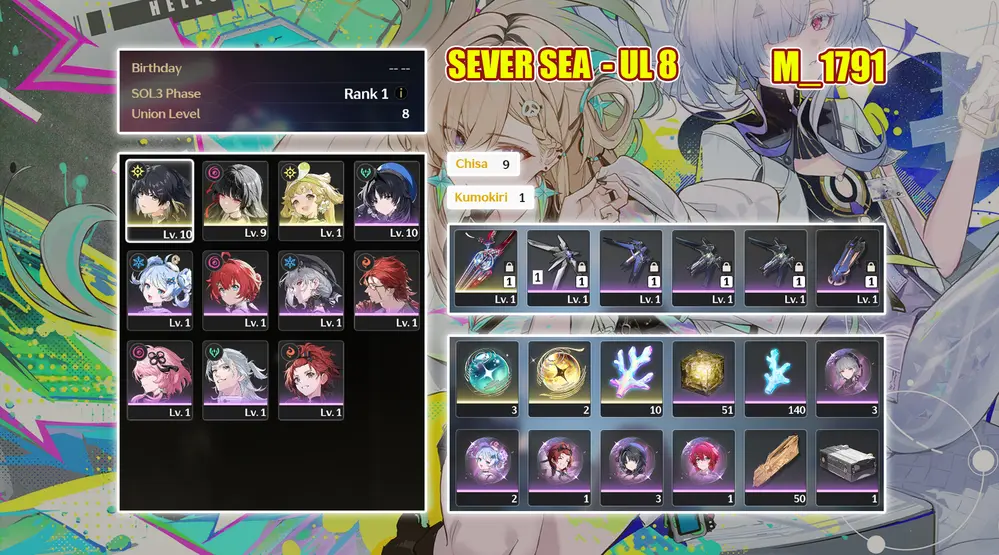Screen dimensions: 999x555
Task: Open the SOL3 Phase info icon
Action: point(401,93)
